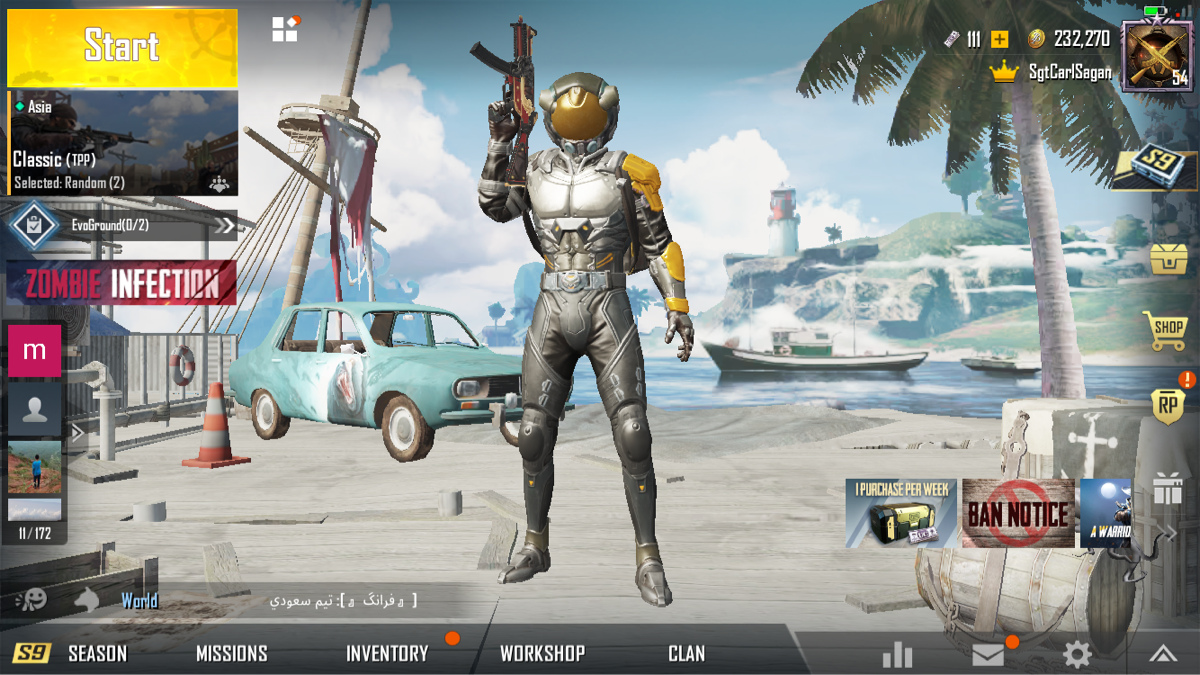Go to Missions
Viewport: 1200px width, 675px height.
(231, 654)
